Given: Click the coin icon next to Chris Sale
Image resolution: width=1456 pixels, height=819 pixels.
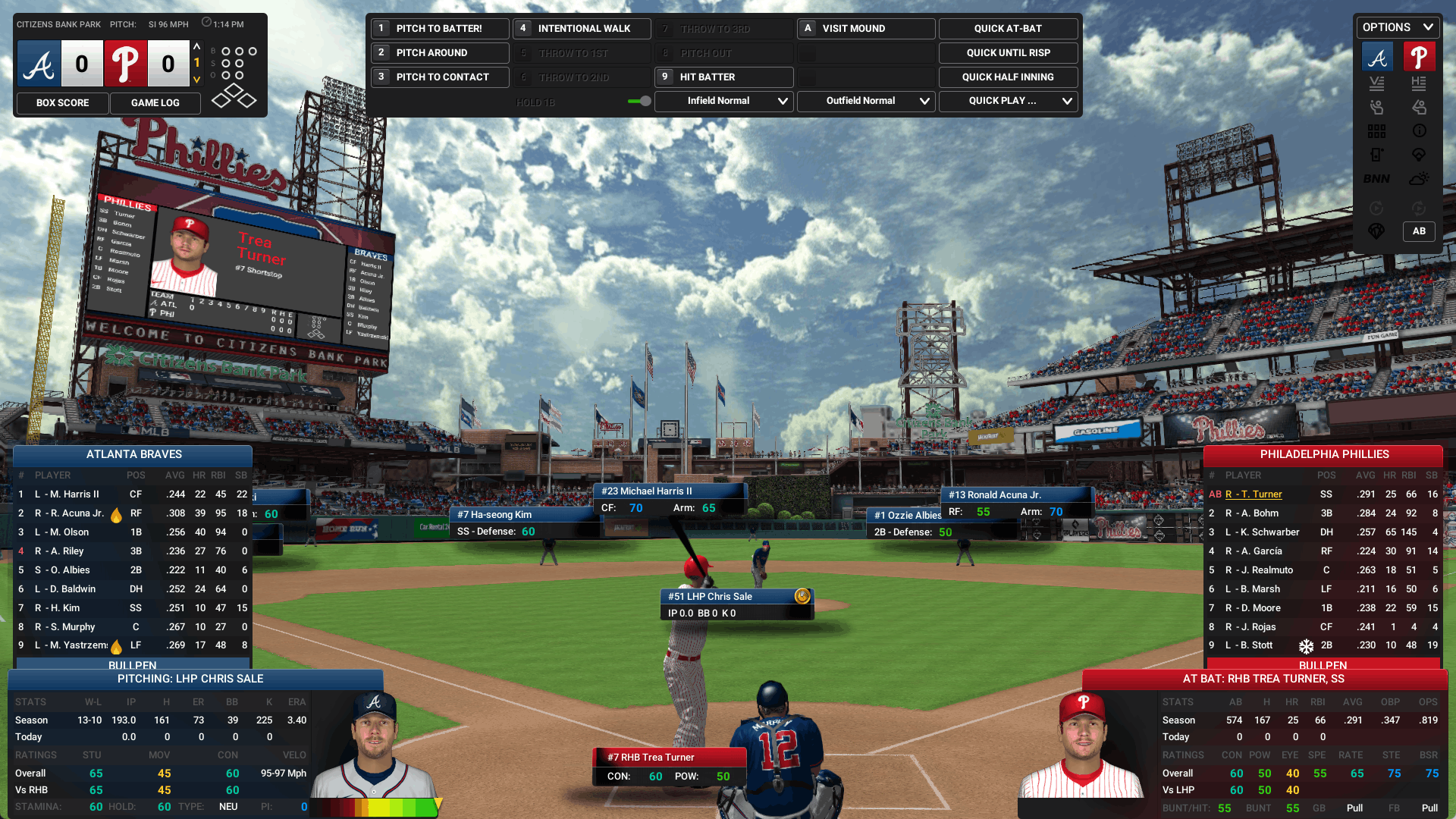Looking at the screenshot, I should click(x=804, y=596).
